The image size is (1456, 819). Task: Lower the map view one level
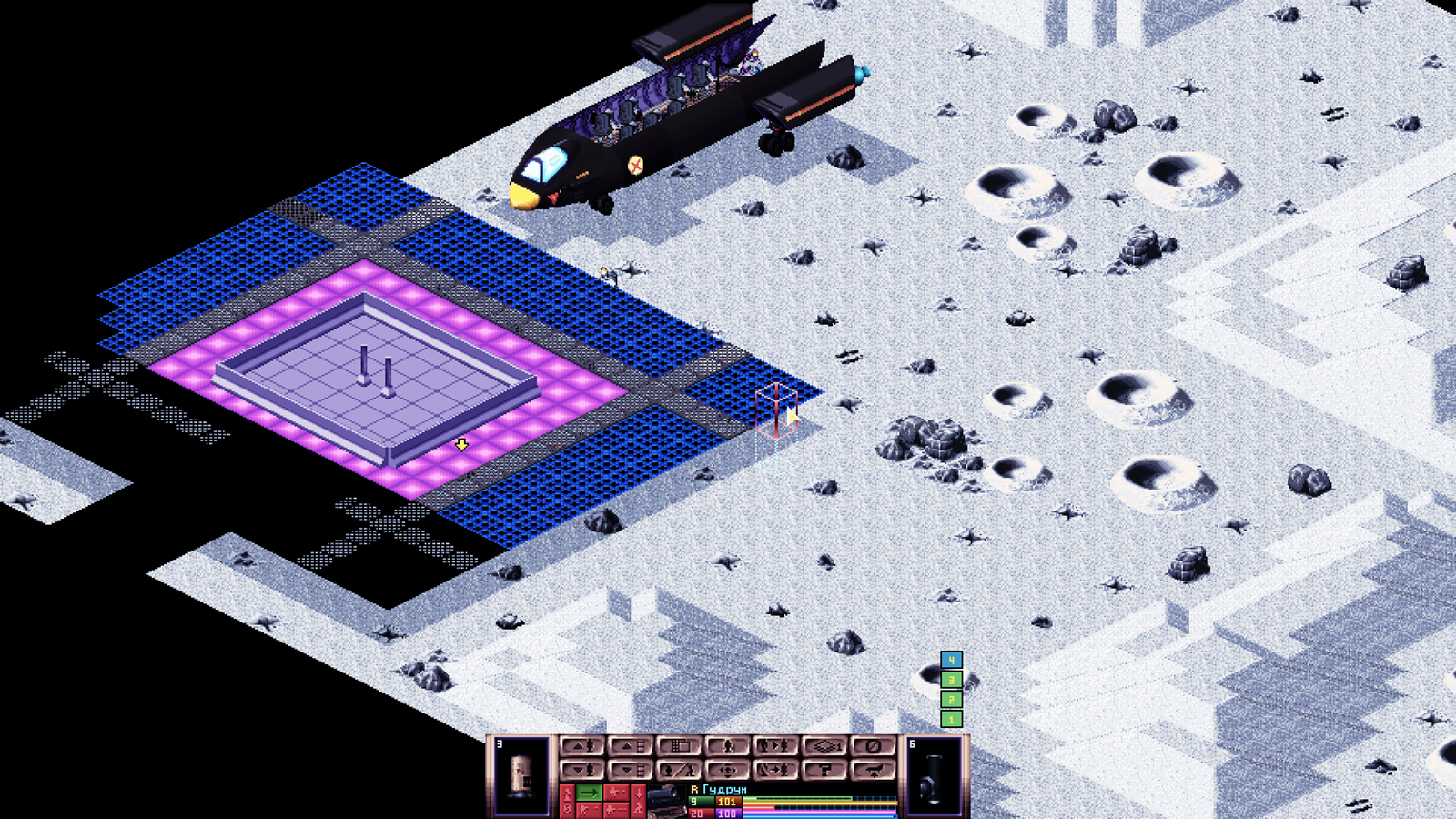(630, 770)
